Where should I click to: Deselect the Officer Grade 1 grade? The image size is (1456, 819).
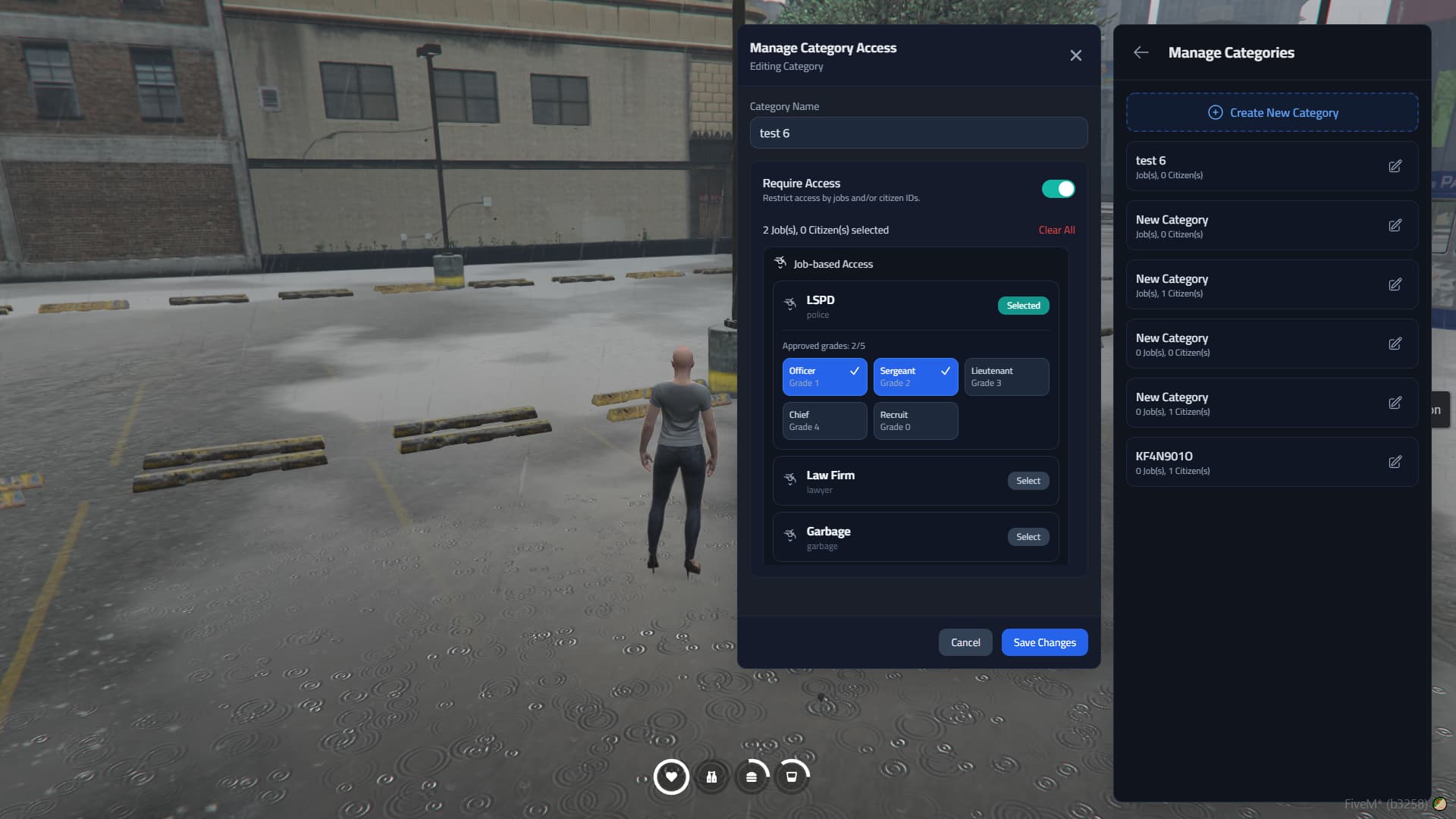[824, 377]
